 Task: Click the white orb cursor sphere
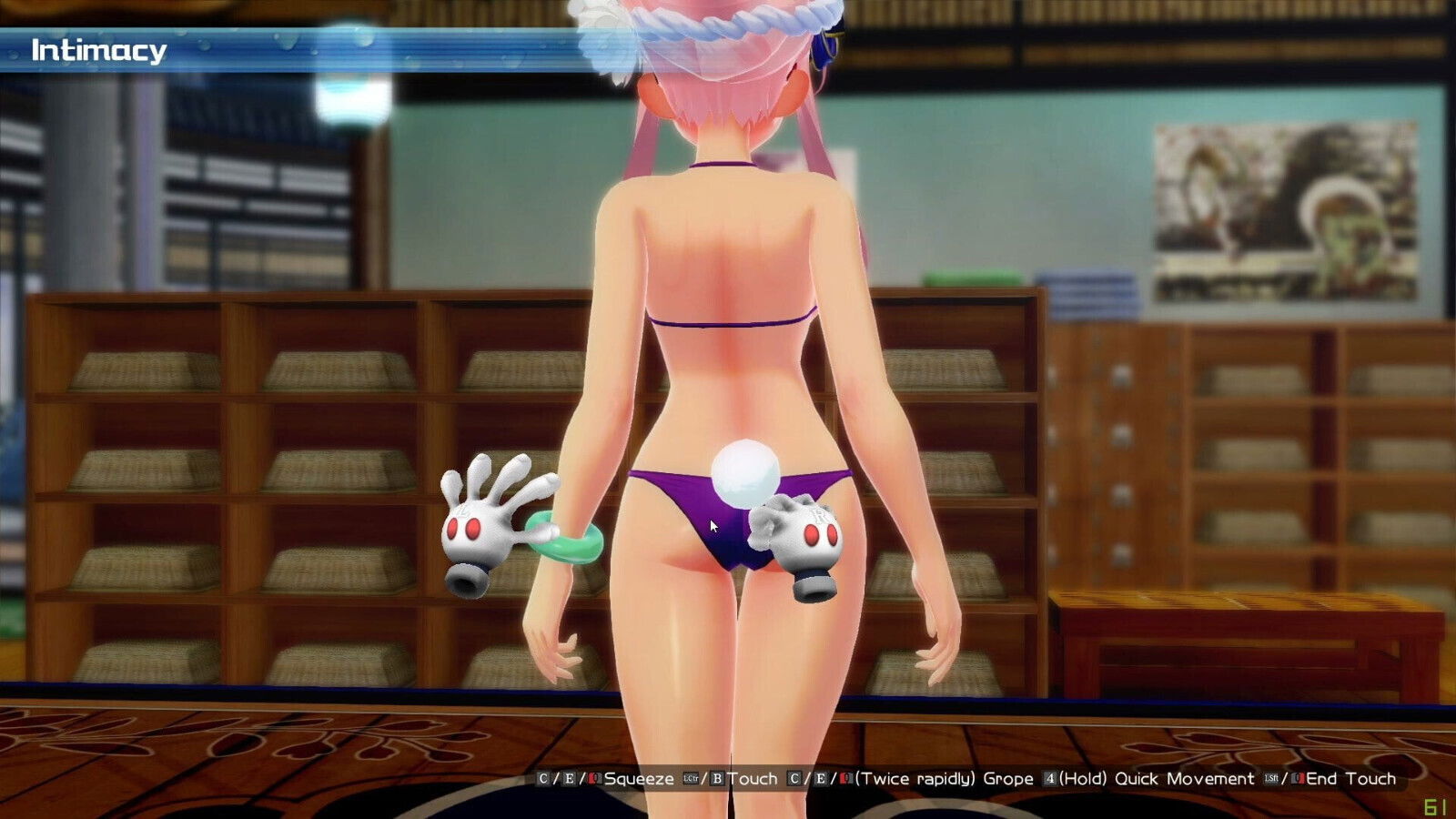coord(746,473)
